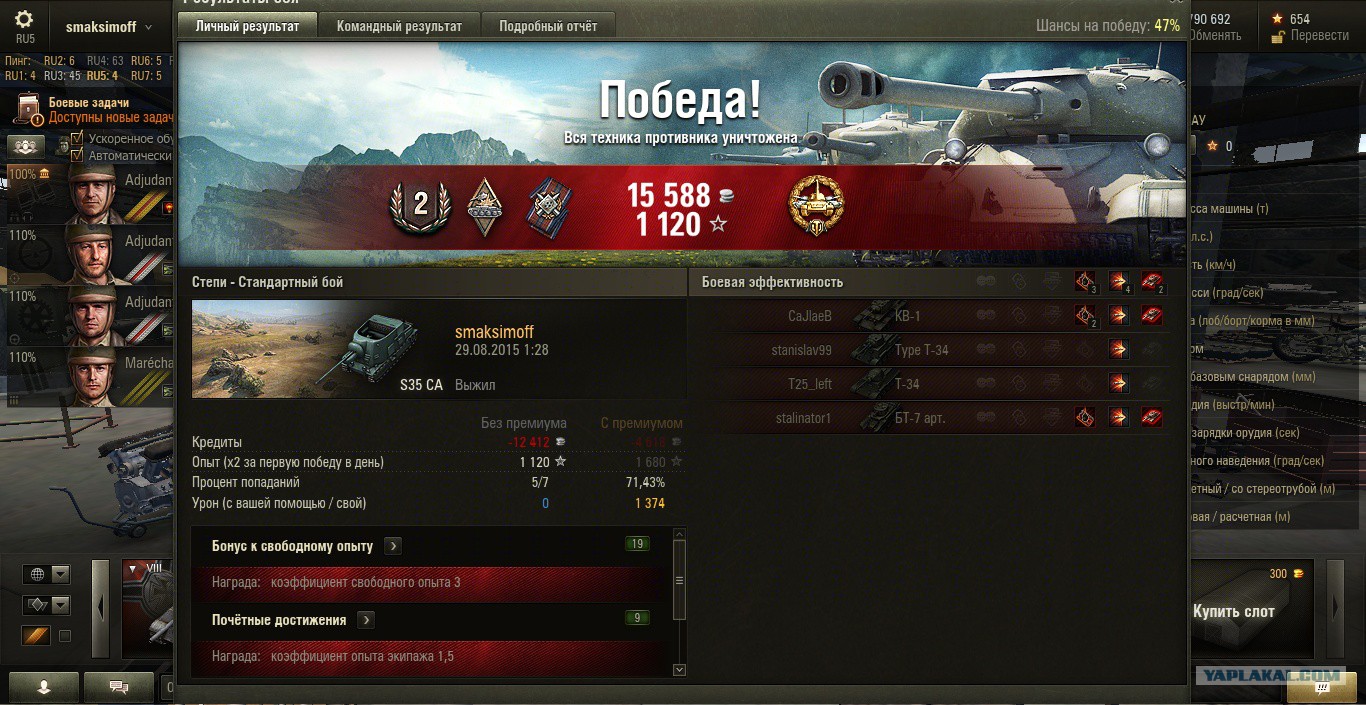This screenshot has height=705, width=1366.
Task: Select the Личный результат tab
Action: click(247, 26)
